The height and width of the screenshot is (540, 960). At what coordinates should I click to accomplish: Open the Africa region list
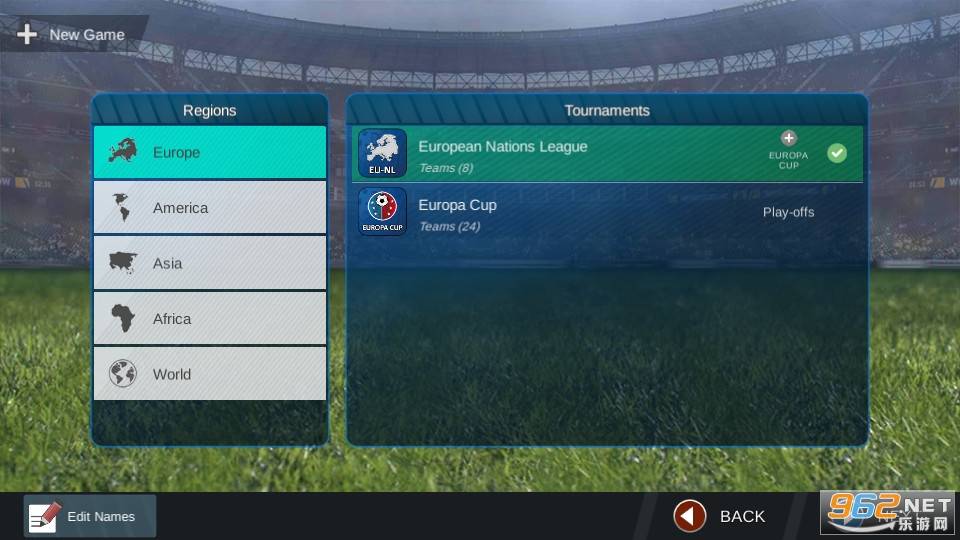coord(210,319)
